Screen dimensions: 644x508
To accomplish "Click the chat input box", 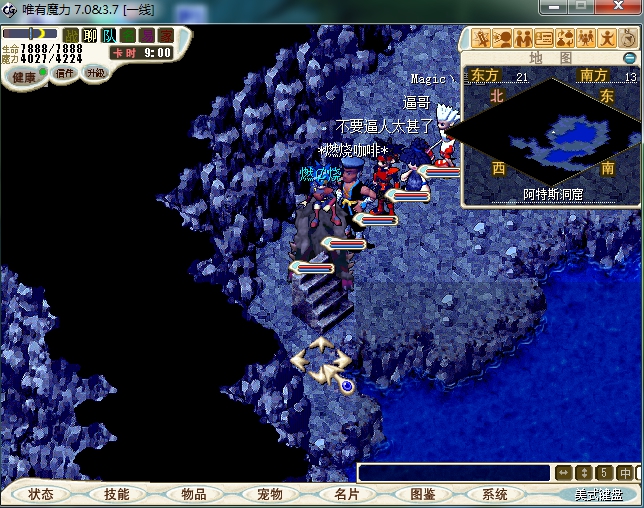I will coord(453,473).
